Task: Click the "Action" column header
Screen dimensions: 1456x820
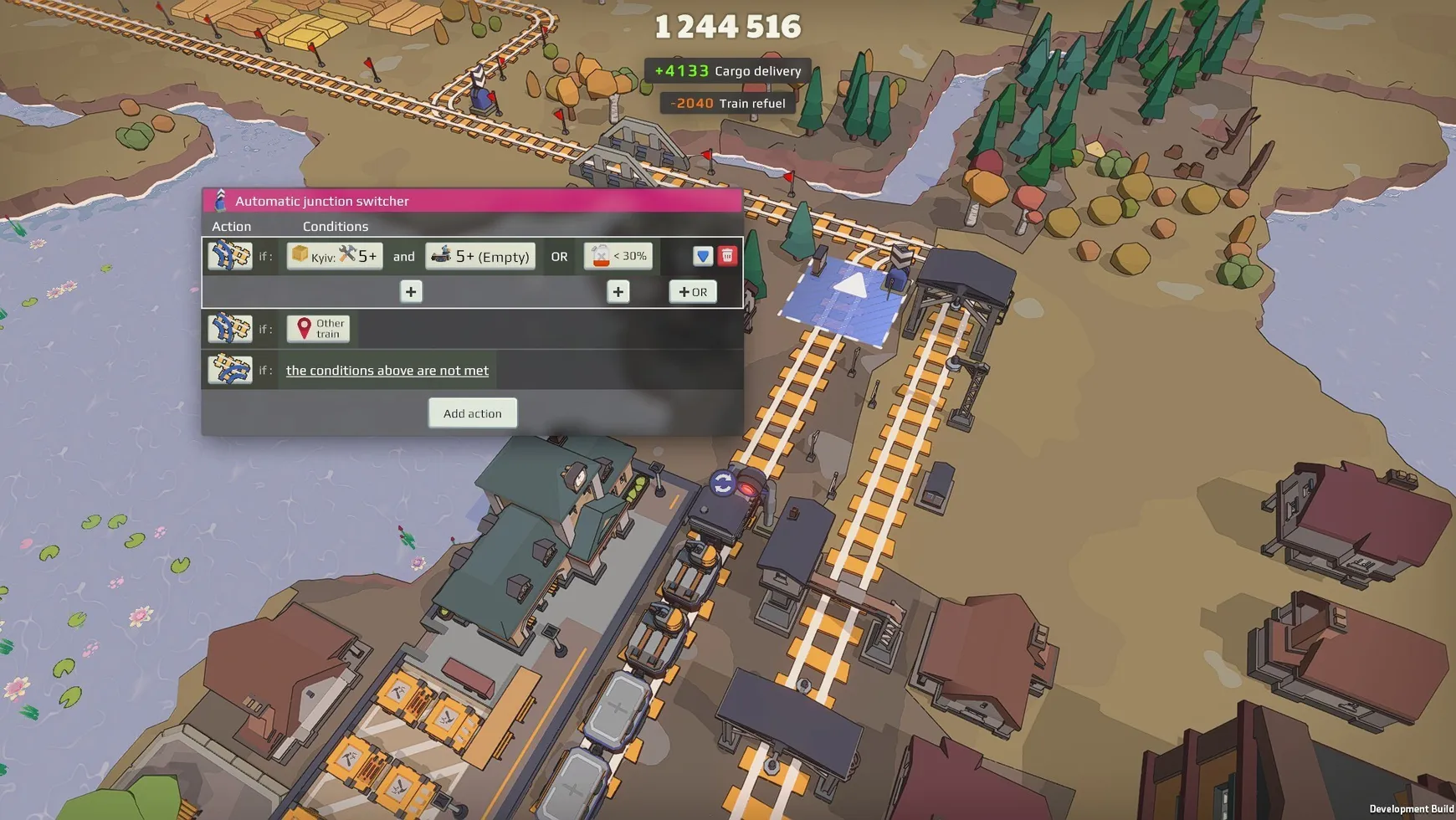Action: pos(231,226)
